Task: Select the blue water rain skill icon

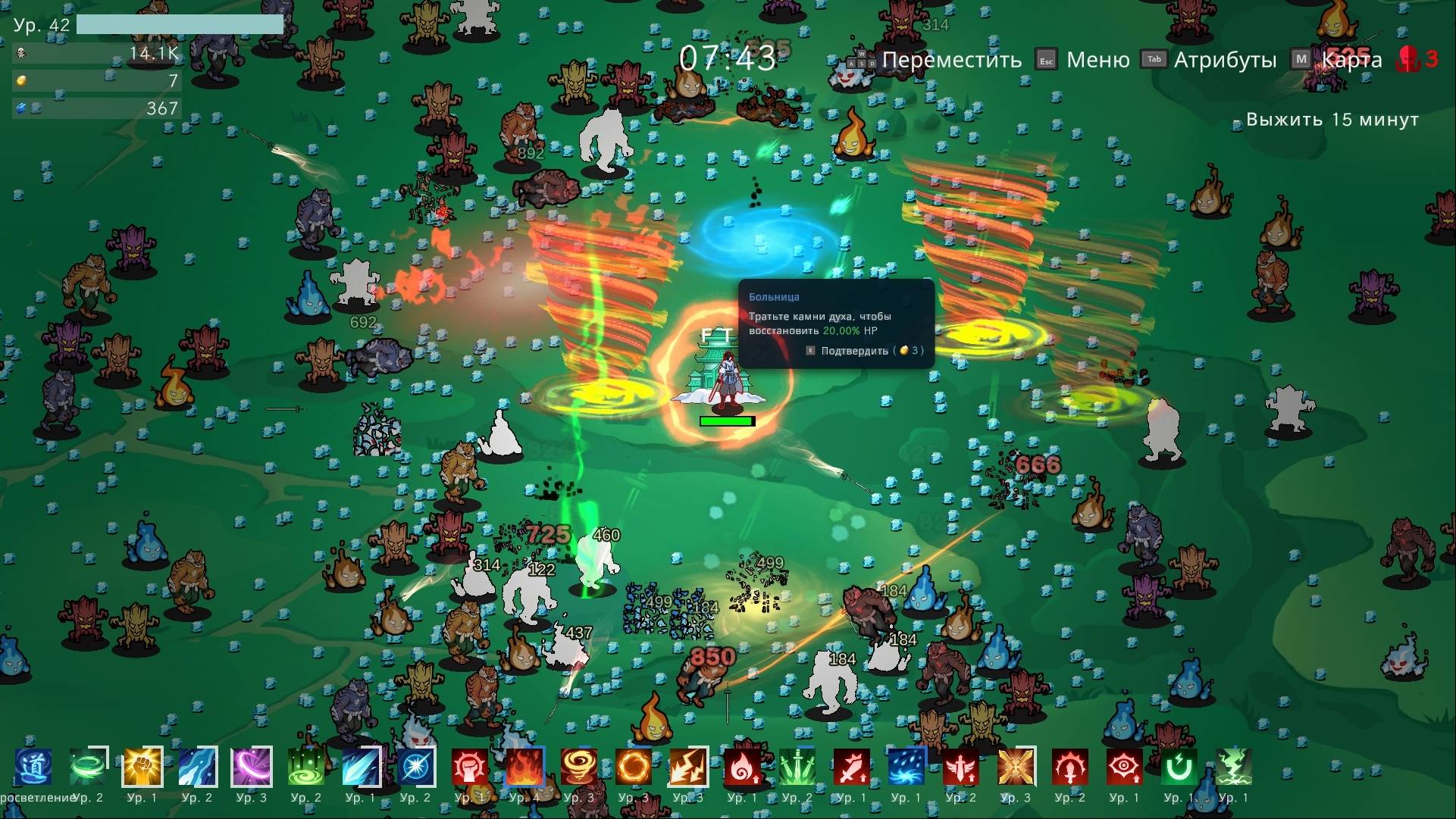Action: click(x=906, y=767)
